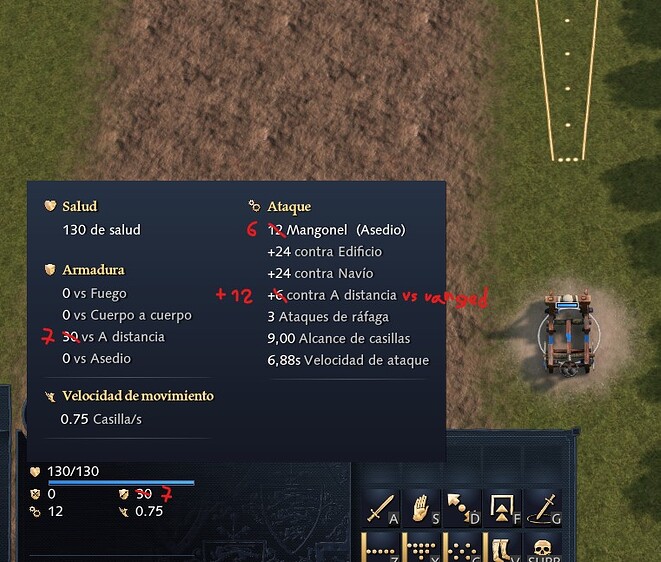The width and height of the screenshot is (661, 562).
Task: Click the boots movement command
Action: pos(502,549)
